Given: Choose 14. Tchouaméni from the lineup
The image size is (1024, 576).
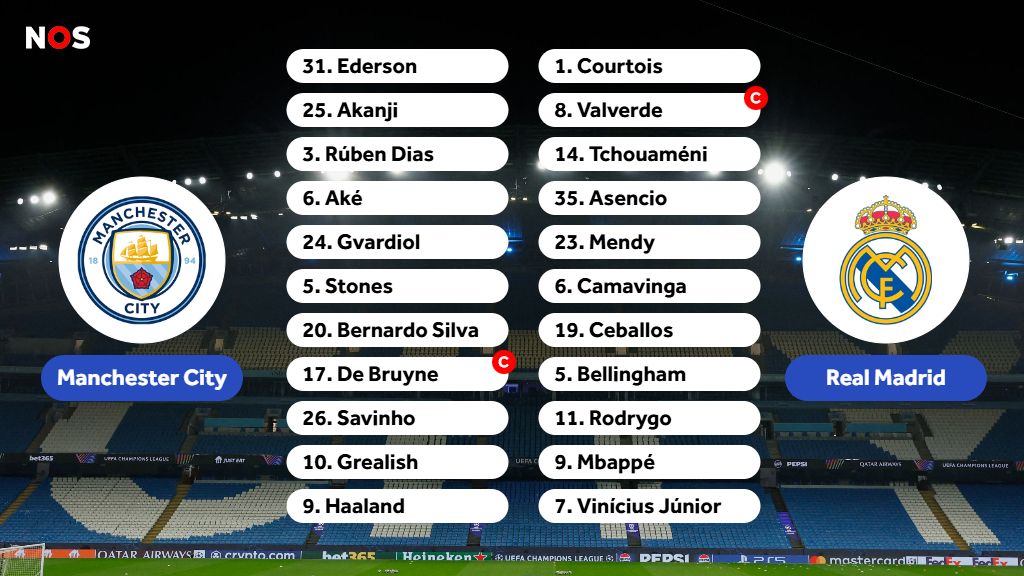Looking at the screenshot, I should [649, 154].
